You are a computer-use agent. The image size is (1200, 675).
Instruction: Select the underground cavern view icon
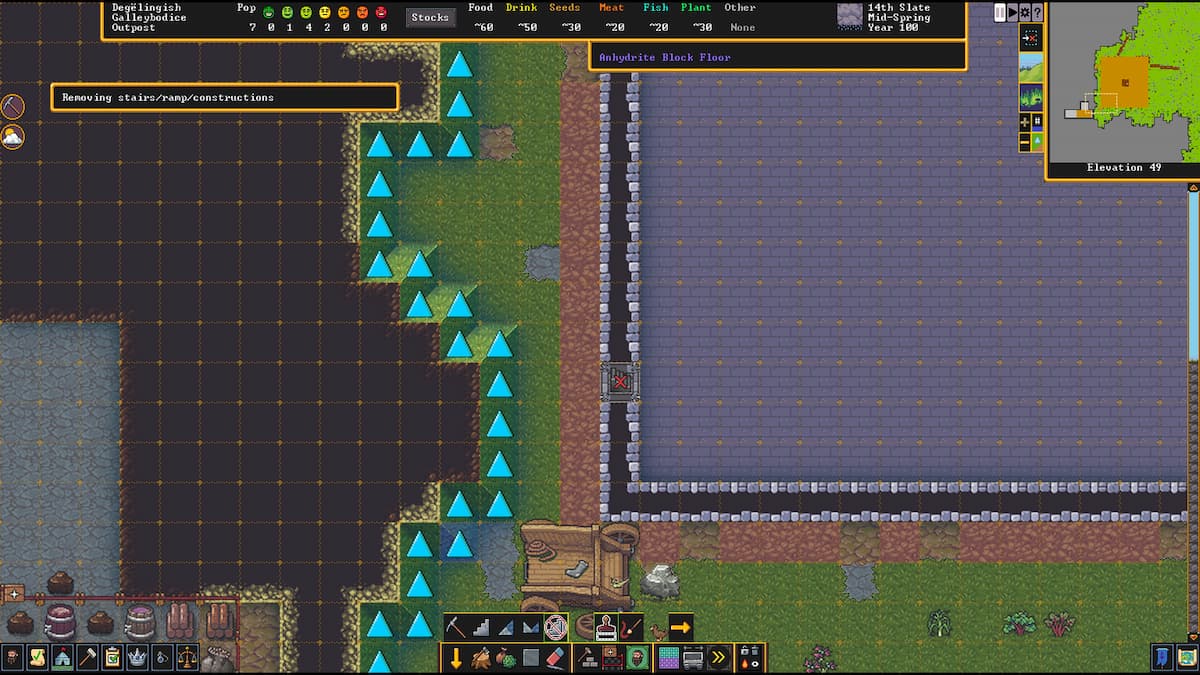(1031, 97)
